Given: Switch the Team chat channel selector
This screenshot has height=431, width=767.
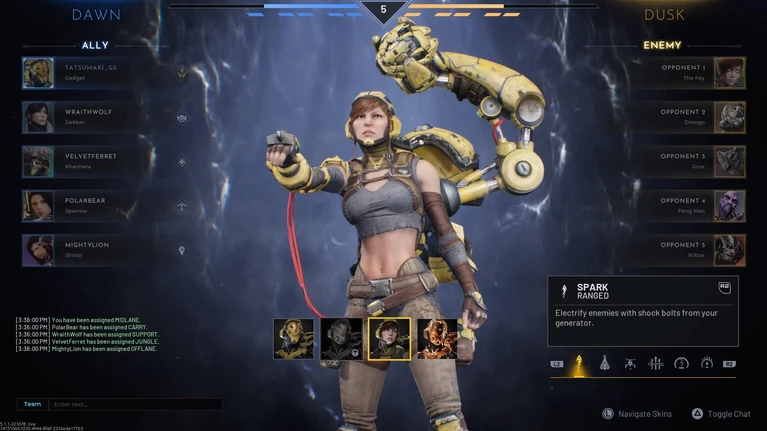Looking at the screenshot, I should pyautogui.click(x=33, y=404).
